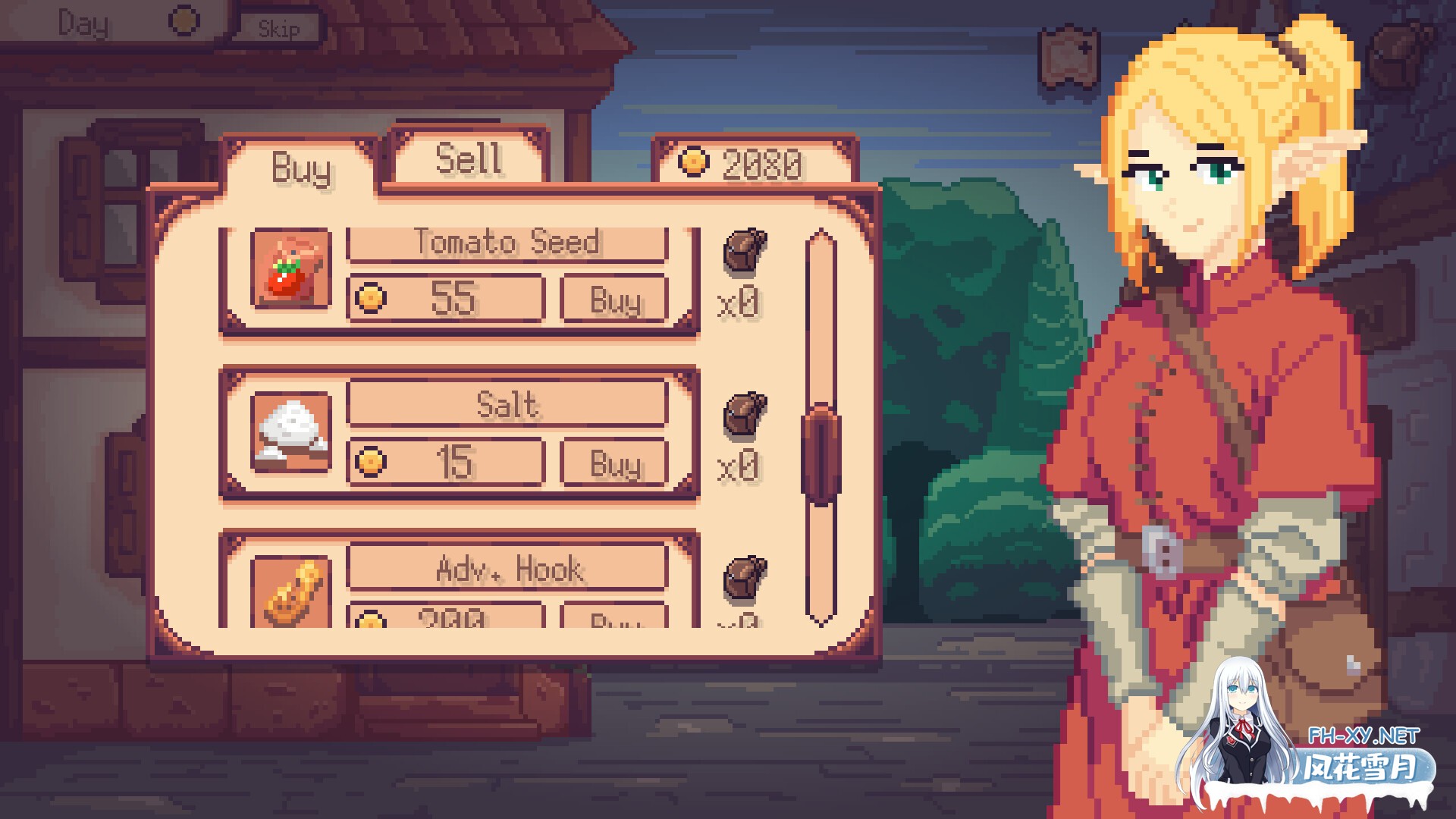The image size is (1456, 819).
Task: Click the Adv. Hook name label
Action: 507,568
